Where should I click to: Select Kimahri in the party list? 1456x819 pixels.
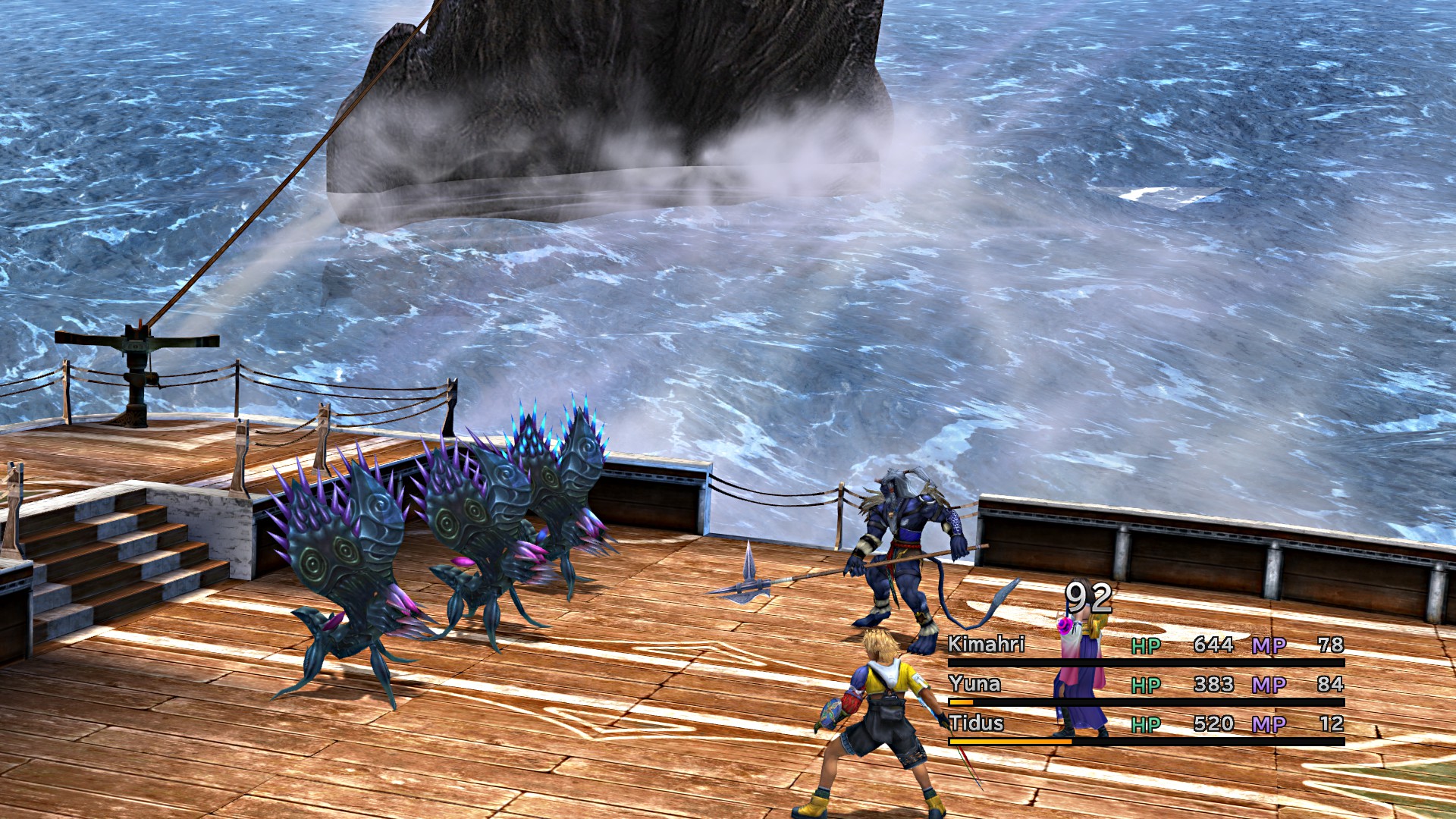[986, 645]
